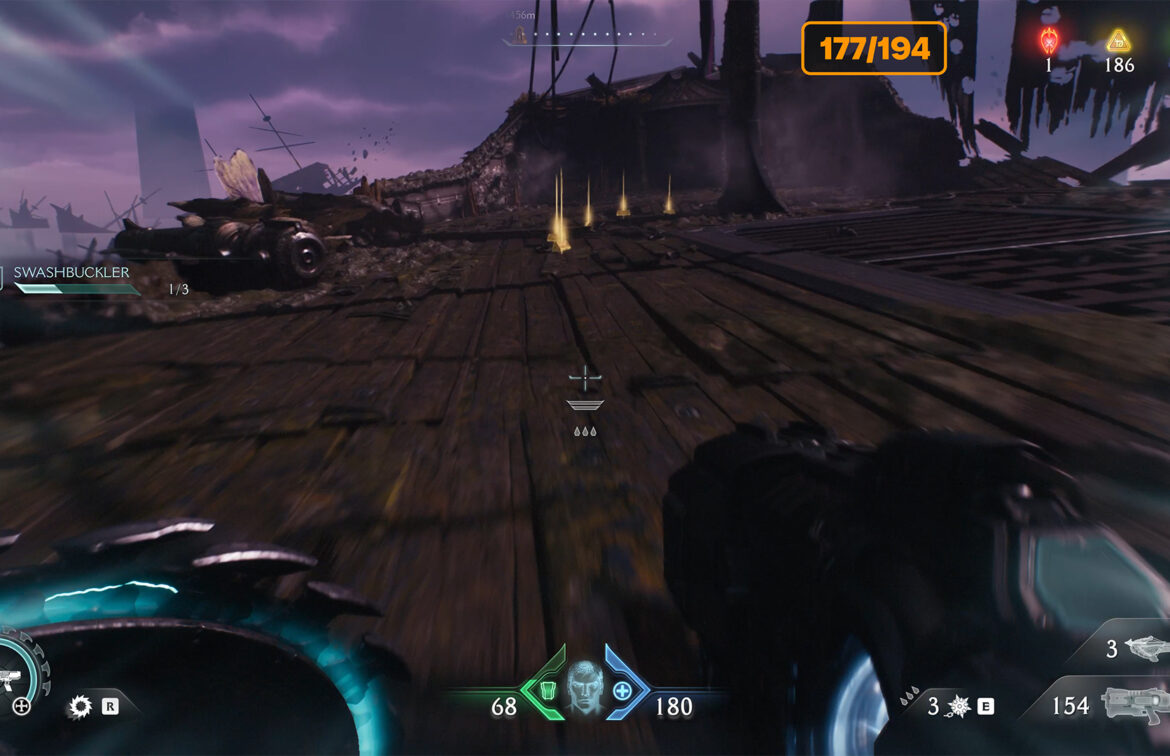Viewport: 1170px width, 756px height.
Task: Click the blue health cross icon
Action: click(623, 690)
